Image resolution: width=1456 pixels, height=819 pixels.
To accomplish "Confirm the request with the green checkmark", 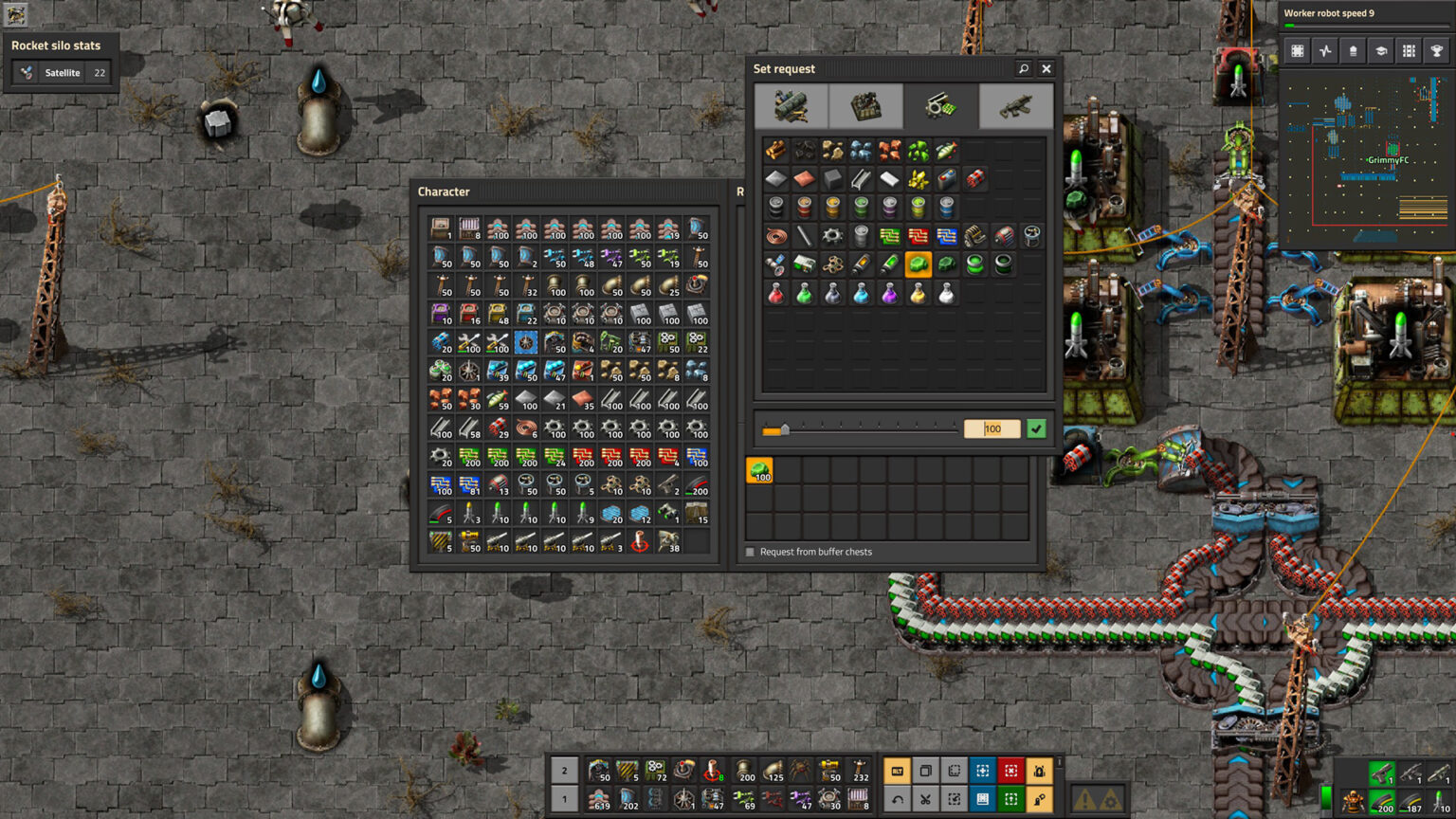I will 1035,428.
